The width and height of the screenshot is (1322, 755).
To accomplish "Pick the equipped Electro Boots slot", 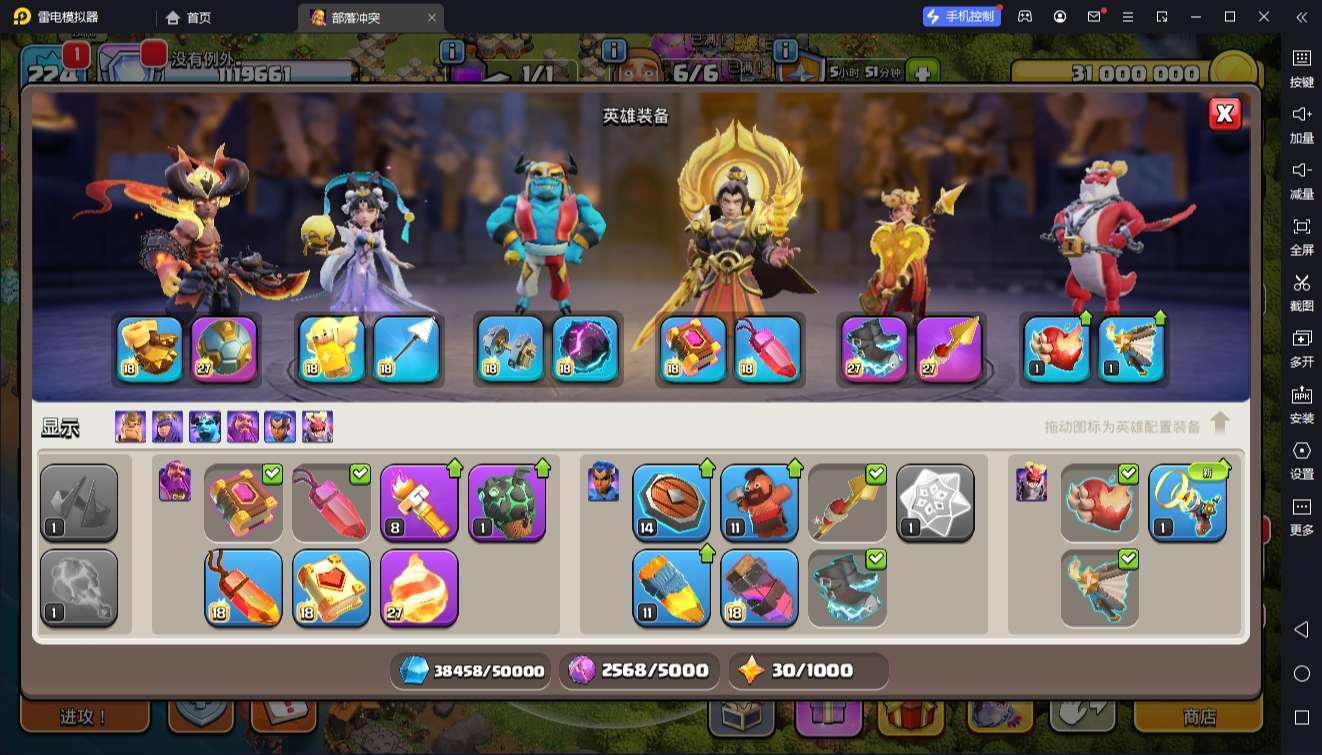I will [x=874, y=349].
